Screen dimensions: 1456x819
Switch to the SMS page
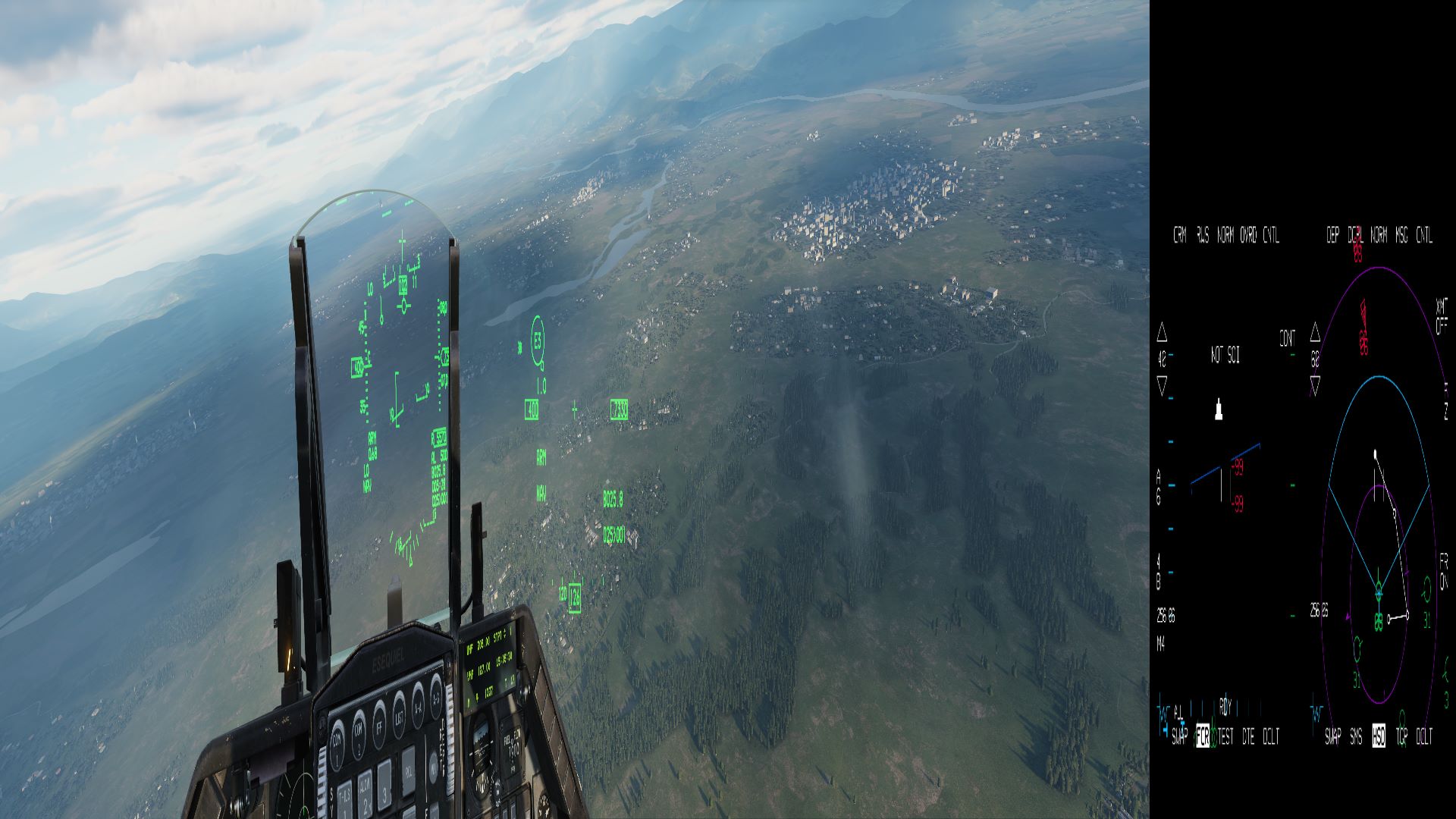1356,736
